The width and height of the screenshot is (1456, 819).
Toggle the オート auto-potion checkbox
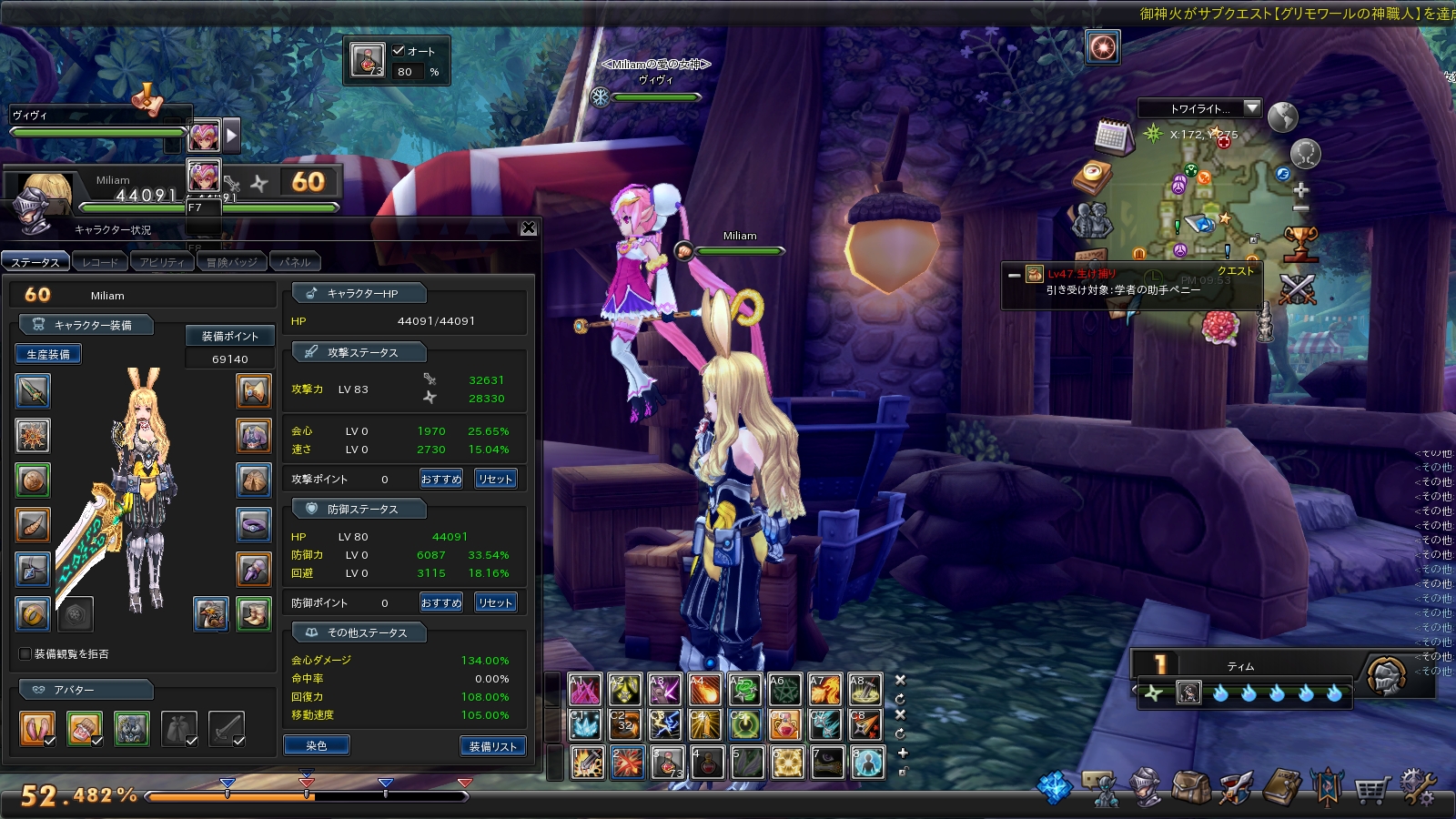coord(399,51)
